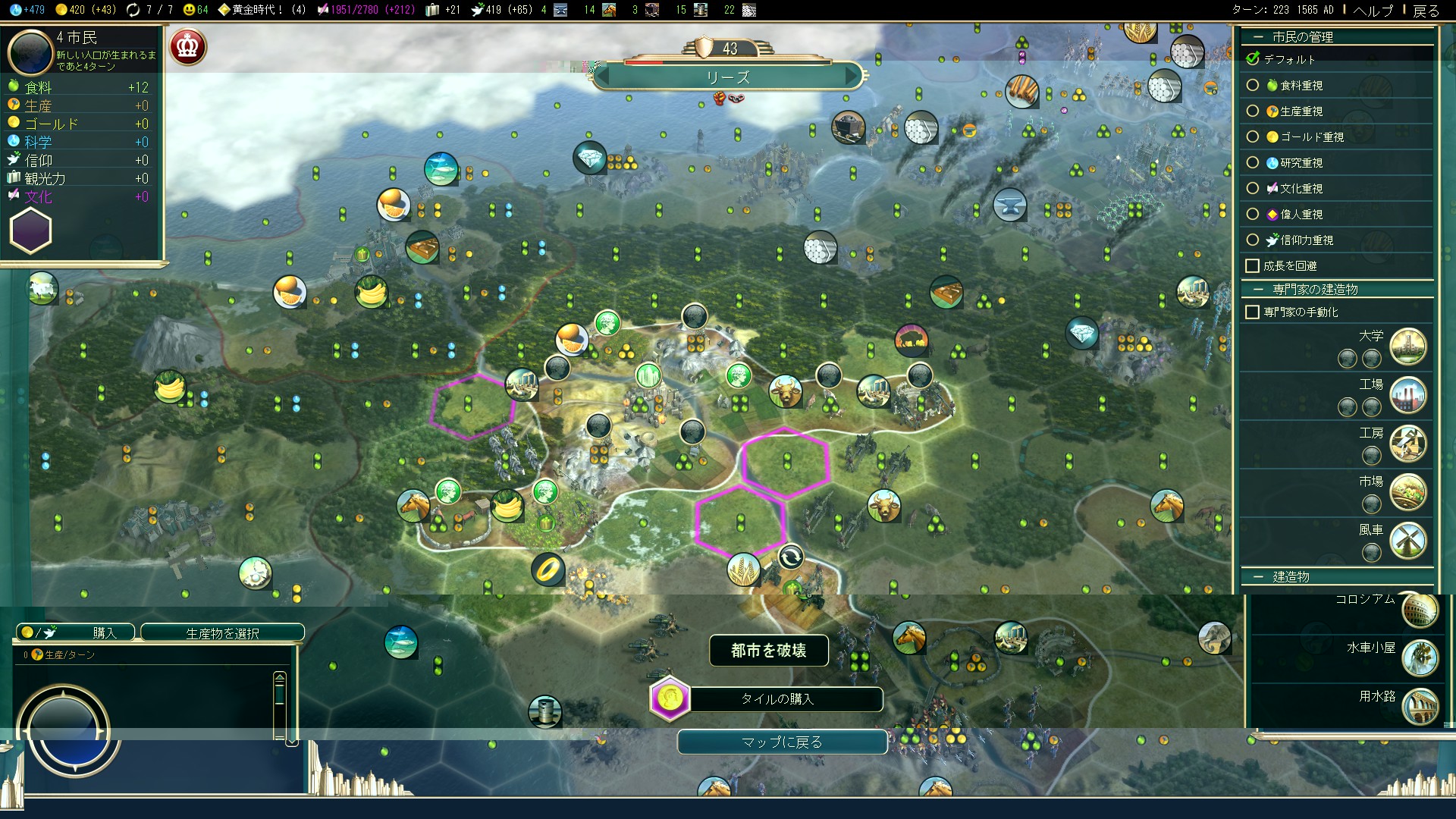Select 信仰力重視 faith focus
Viewport: 1456px width, 819px height.
[x=1253, y=240]
